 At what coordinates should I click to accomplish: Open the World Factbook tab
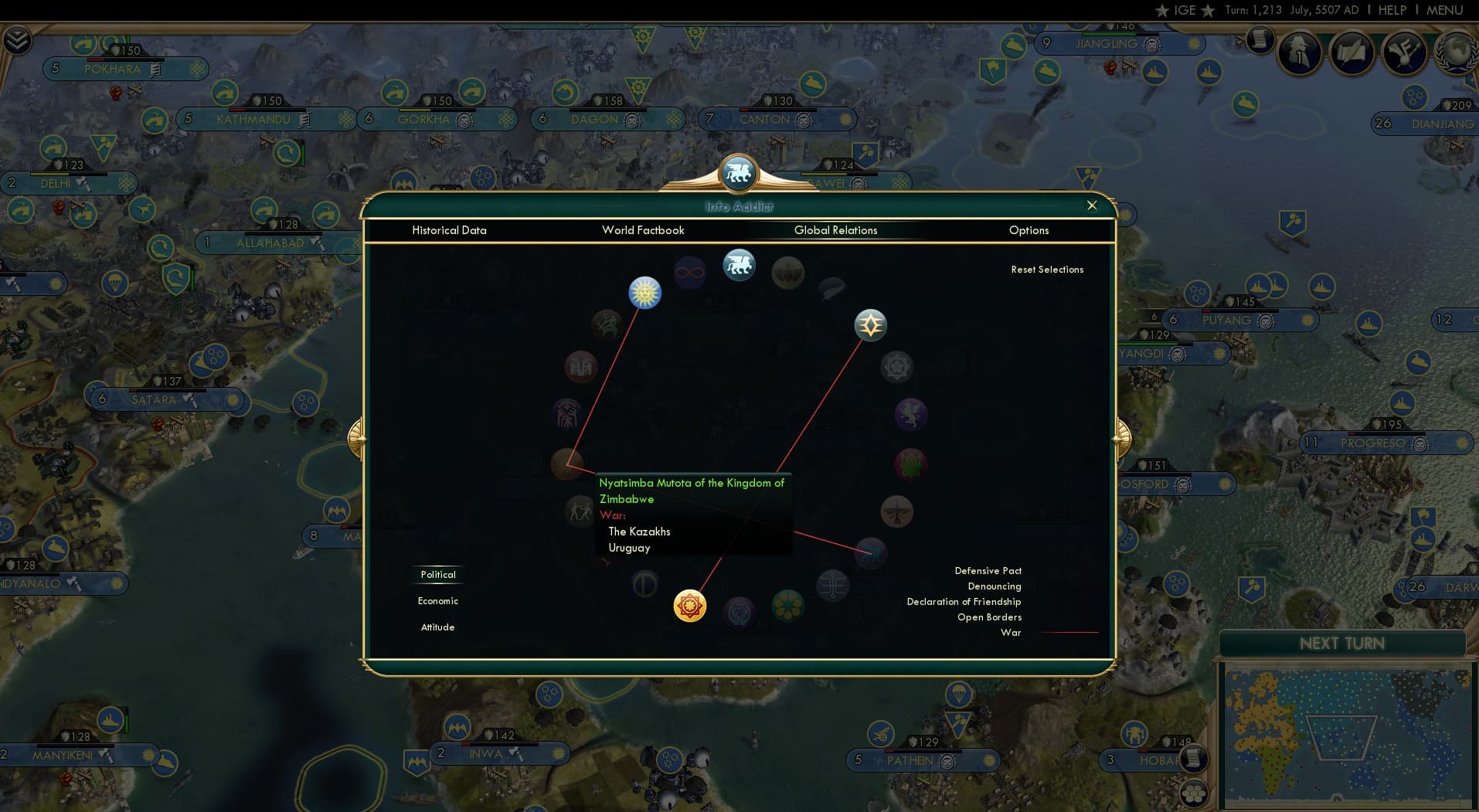tap(644, 230)
